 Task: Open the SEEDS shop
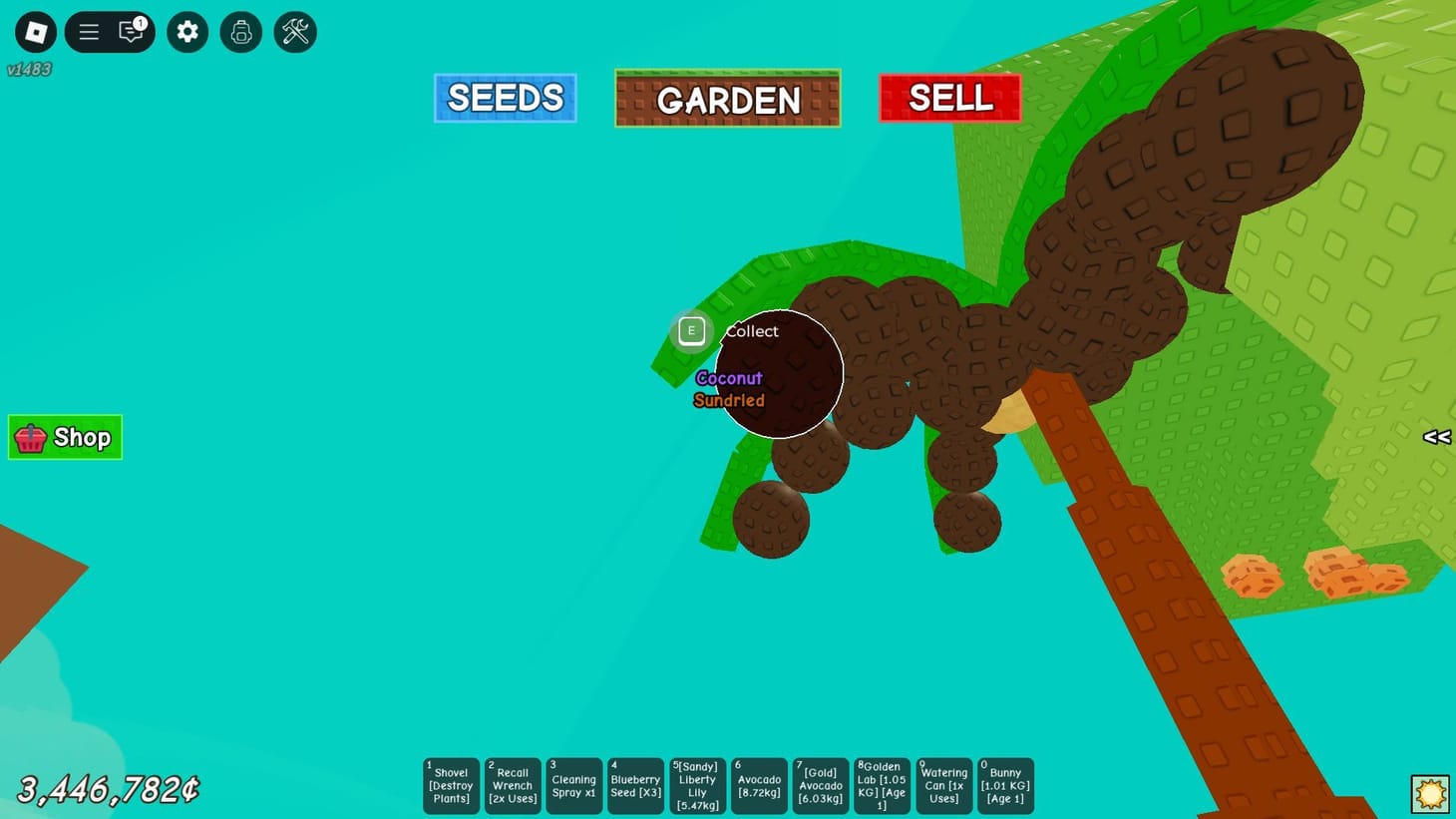505,97
